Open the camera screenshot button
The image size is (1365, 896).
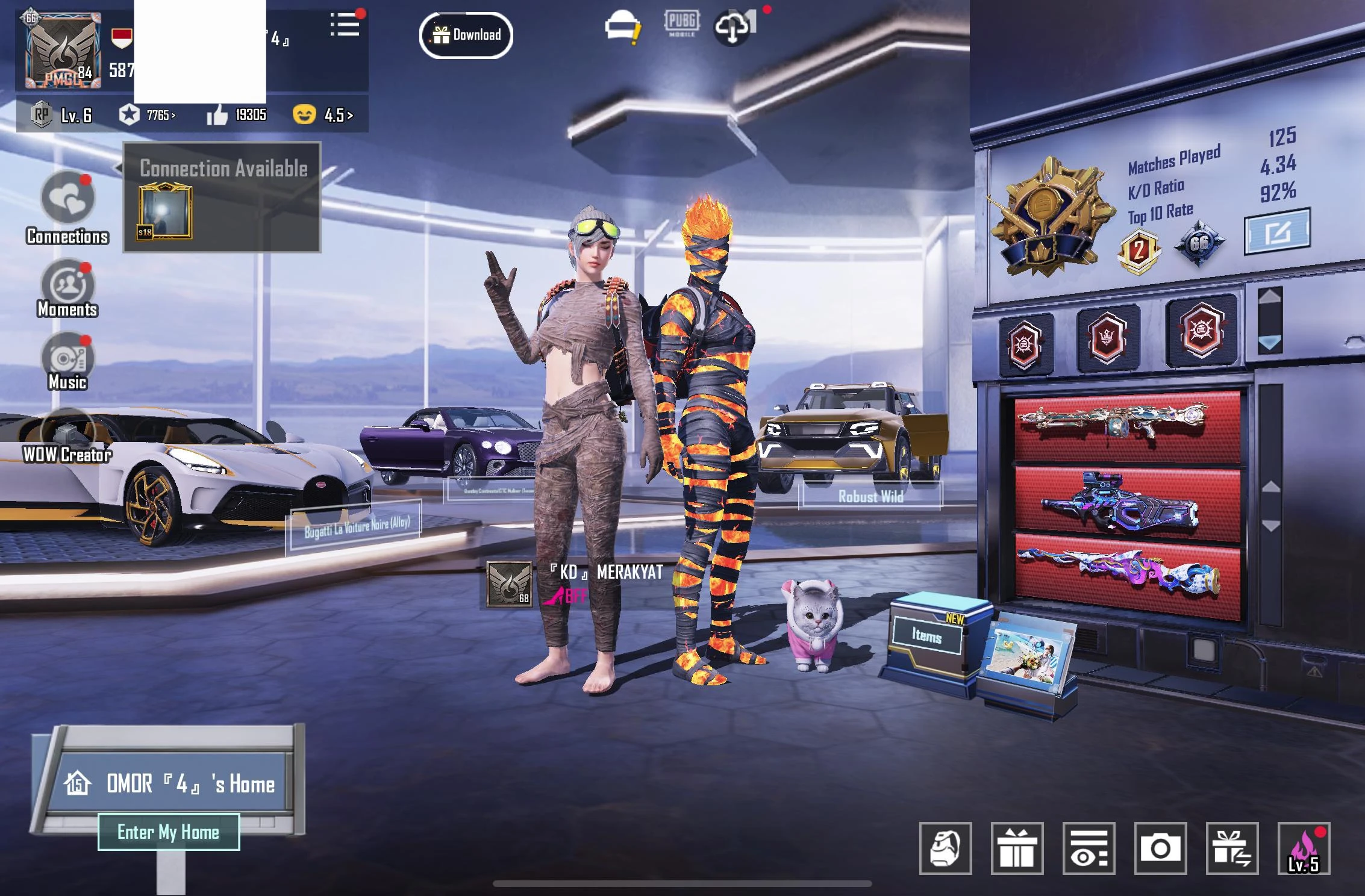click(x=1160, y=848)
